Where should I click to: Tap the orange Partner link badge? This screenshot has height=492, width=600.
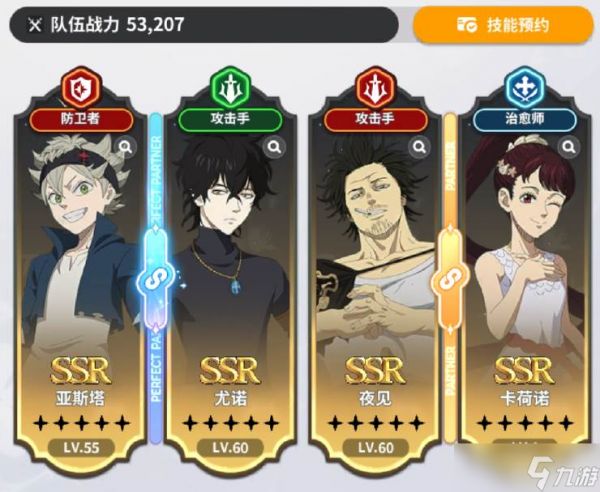pos(449,280)
